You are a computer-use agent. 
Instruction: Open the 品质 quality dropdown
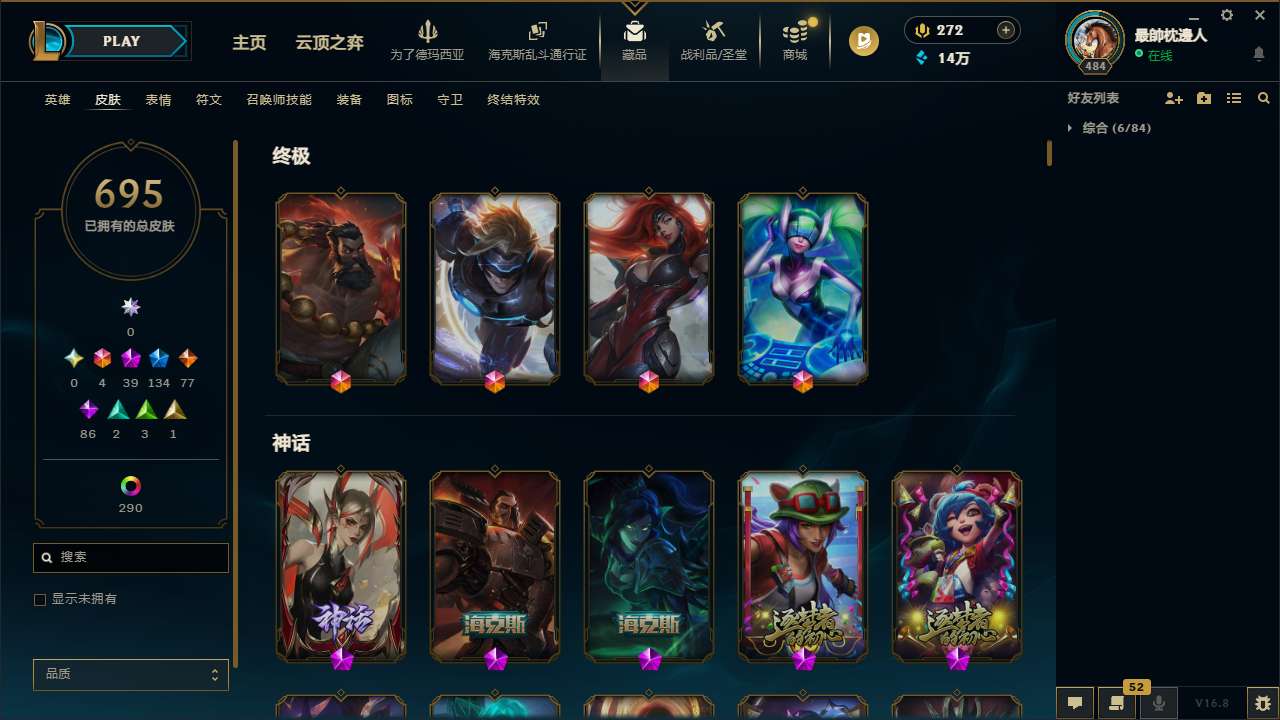pos(130,674)
